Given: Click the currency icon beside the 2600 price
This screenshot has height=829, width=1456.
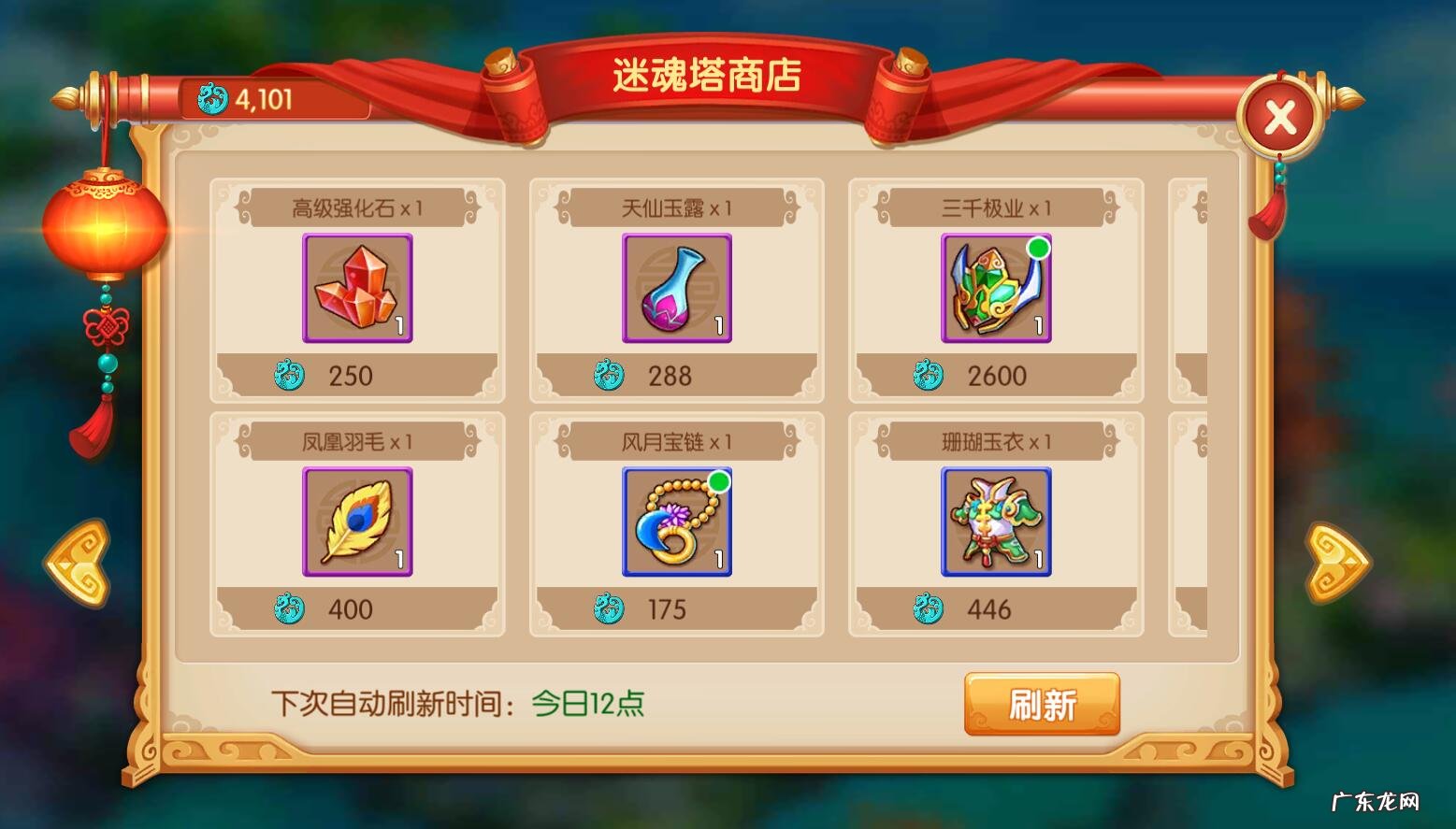Looking at the screenshot, I should tap(930, 376).
